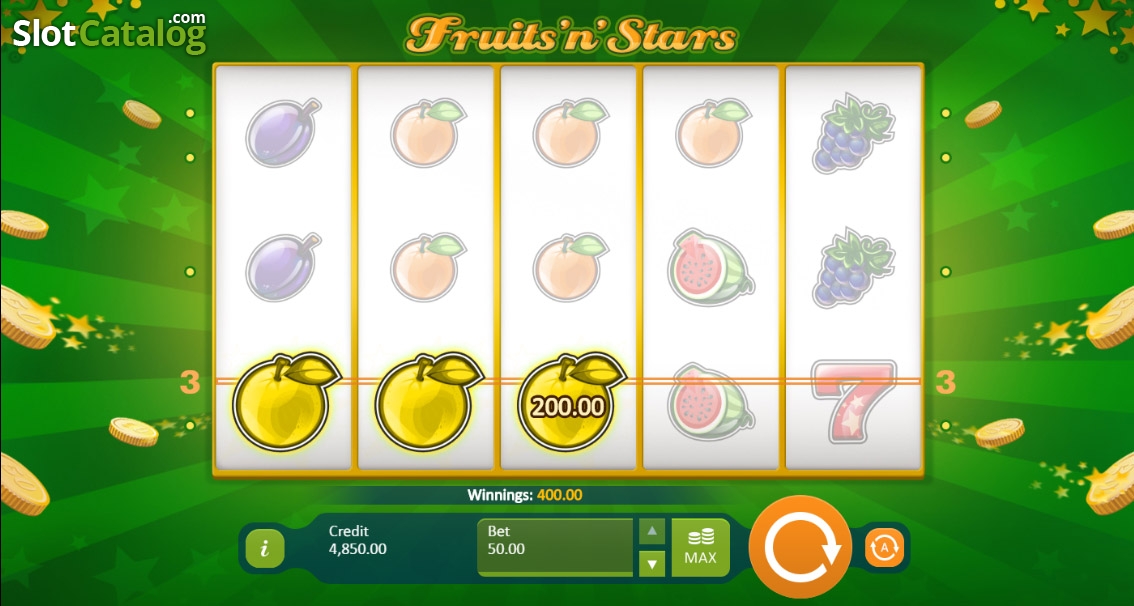This screenshot has height=606, width=1134.
Task: Spin the reels with the orange button
Action: [x=801, y=548]
